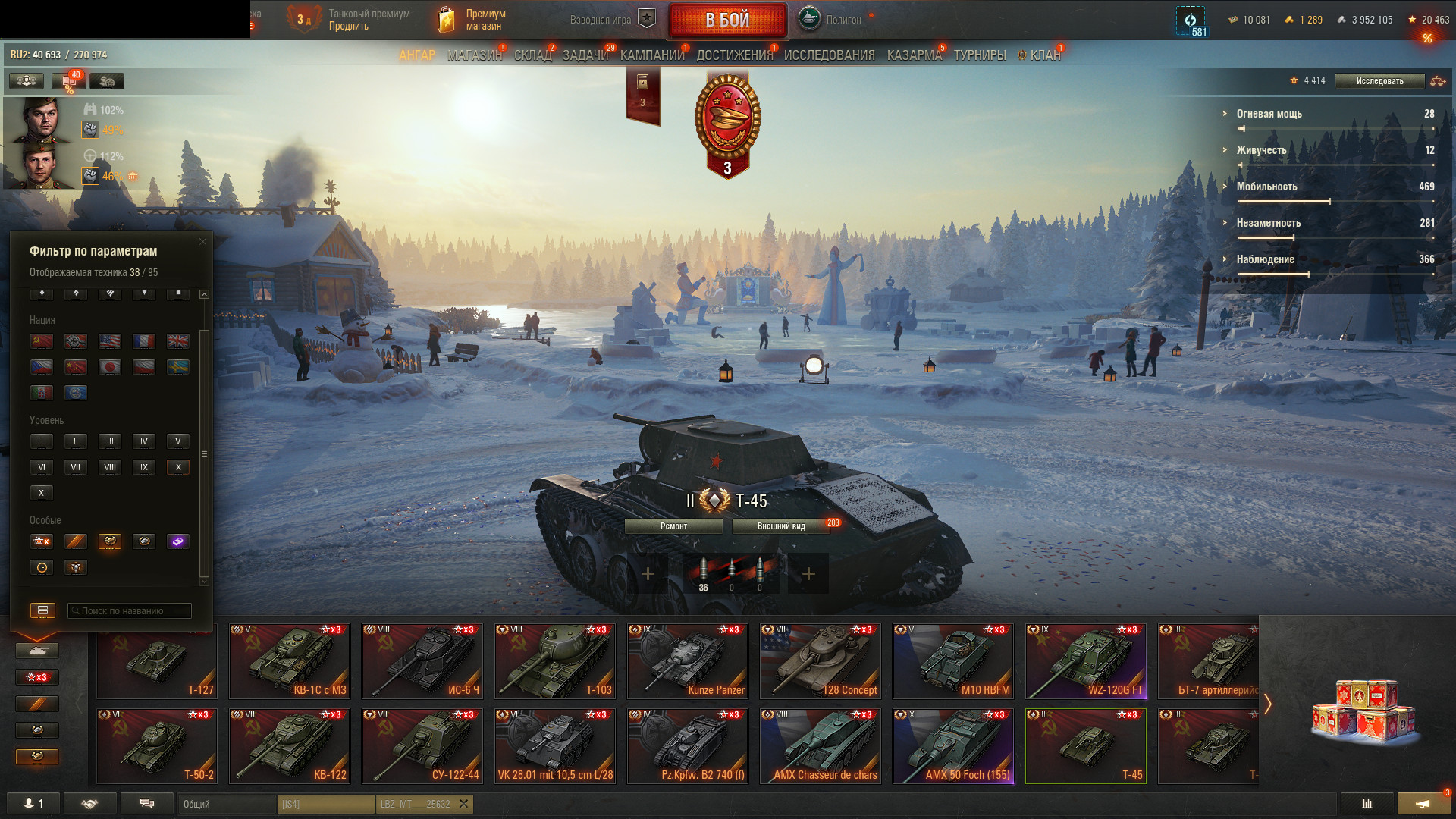Open the КЛАН tab
This screenshot has height=819, width=1456.
[x=1044, y=55]
